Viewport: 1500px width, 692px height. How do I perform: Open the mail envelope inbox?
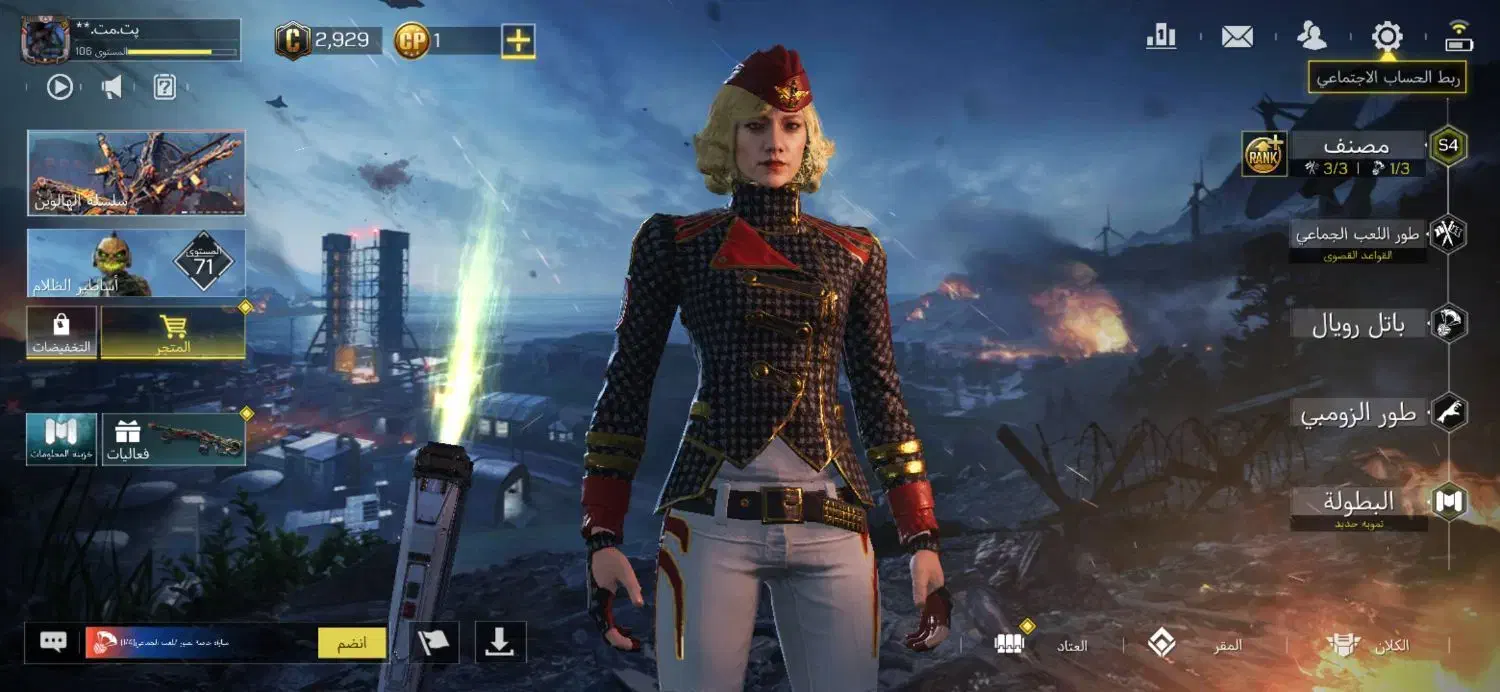[1237, 37]
